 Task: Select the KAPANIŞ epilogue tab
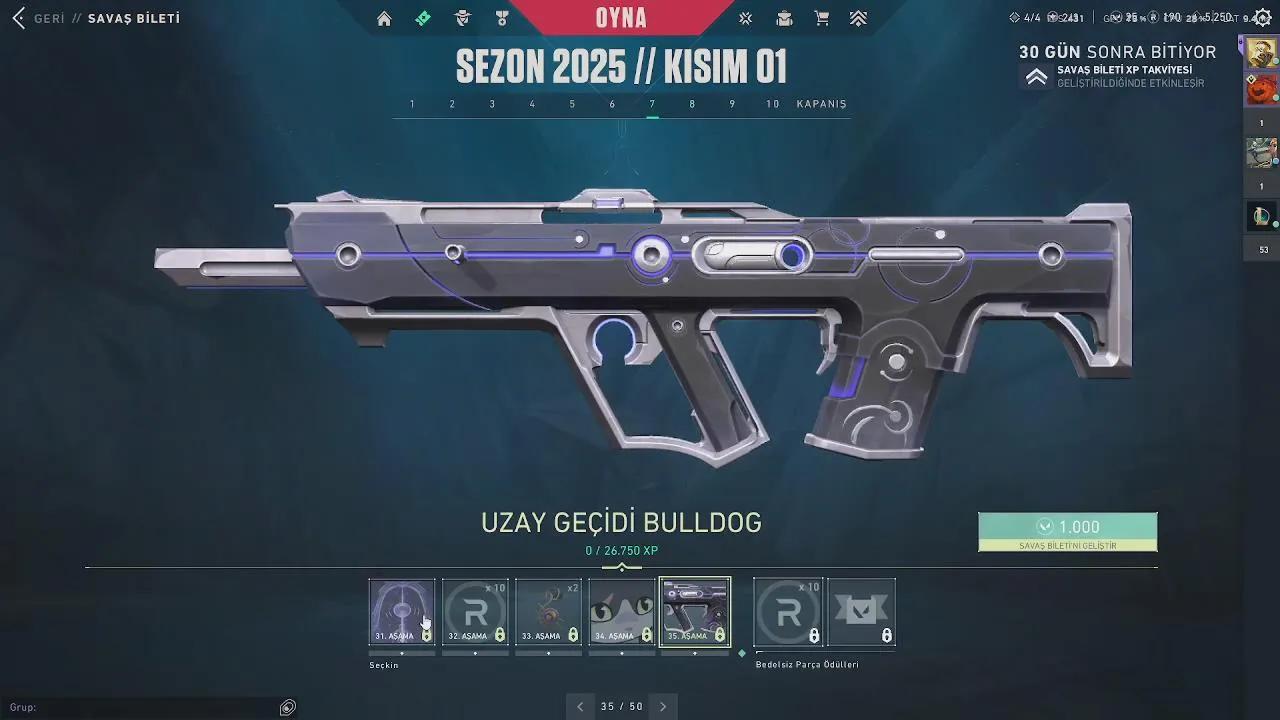(821, 104)
